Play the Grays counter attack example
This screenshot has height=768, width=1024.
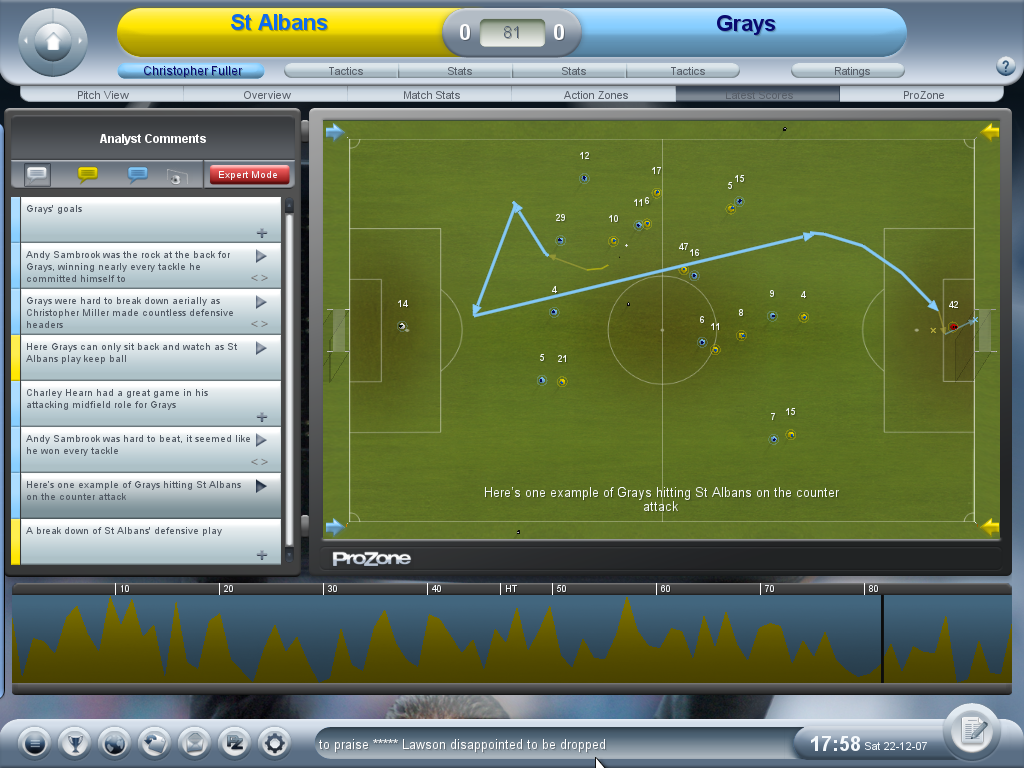261,486
